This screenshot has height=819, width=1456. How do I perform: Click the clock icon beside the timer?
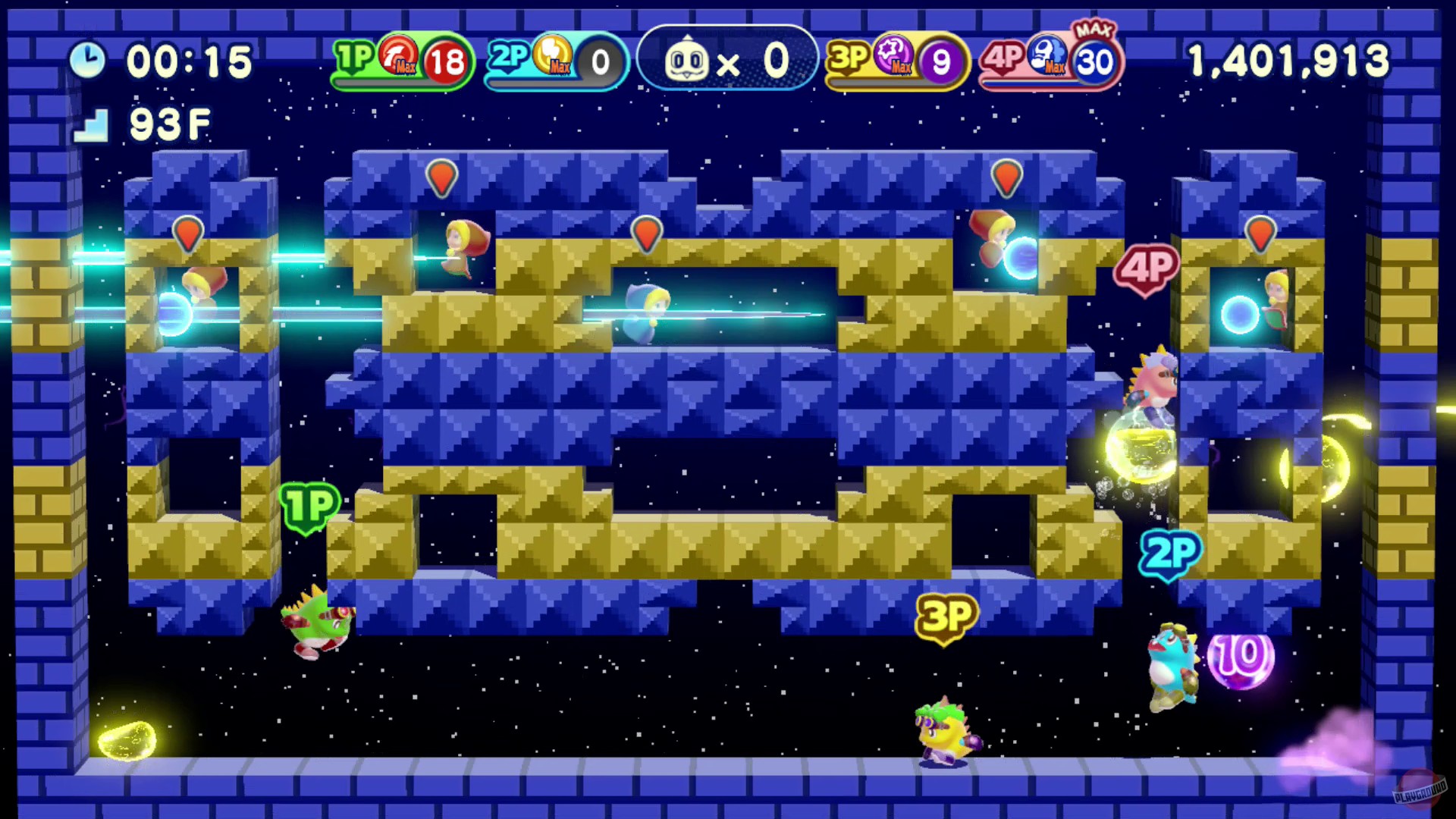pyautogui.click(x=89, y=61)
